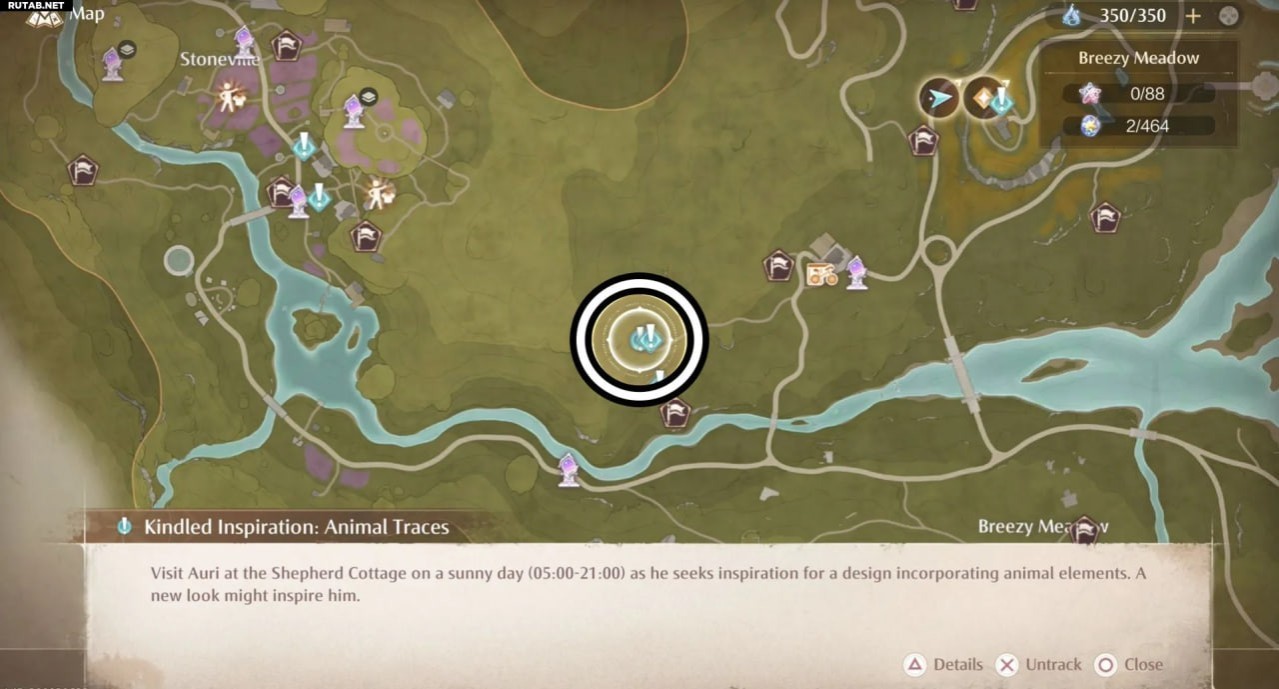Click the flag marker left of the bicycle cart
Viewport: 1279px width, 689px height.
coord(778,266)
